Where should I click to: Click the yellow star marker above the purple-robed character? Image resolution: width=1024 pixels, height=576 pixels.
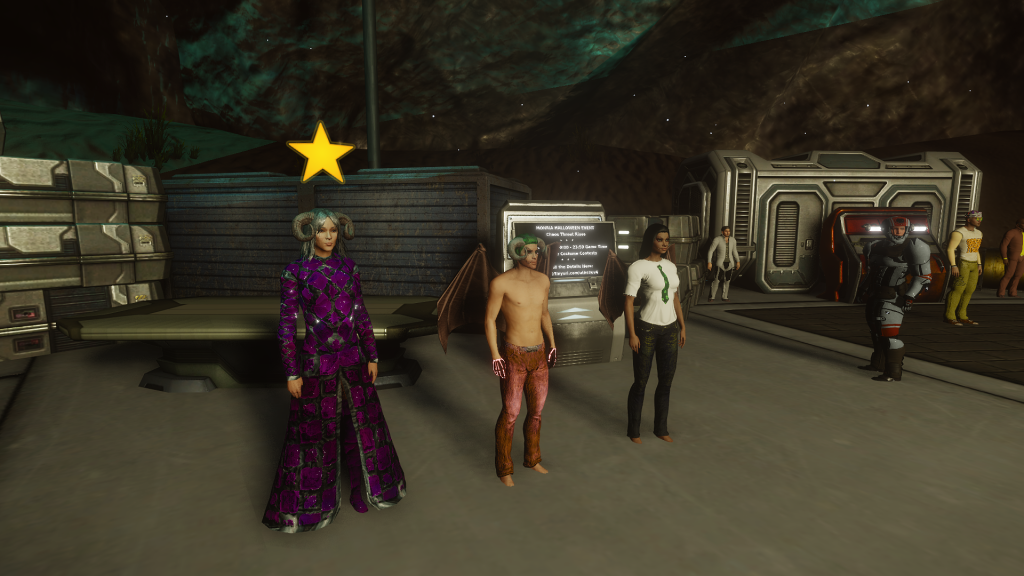(x=321, y=154)
